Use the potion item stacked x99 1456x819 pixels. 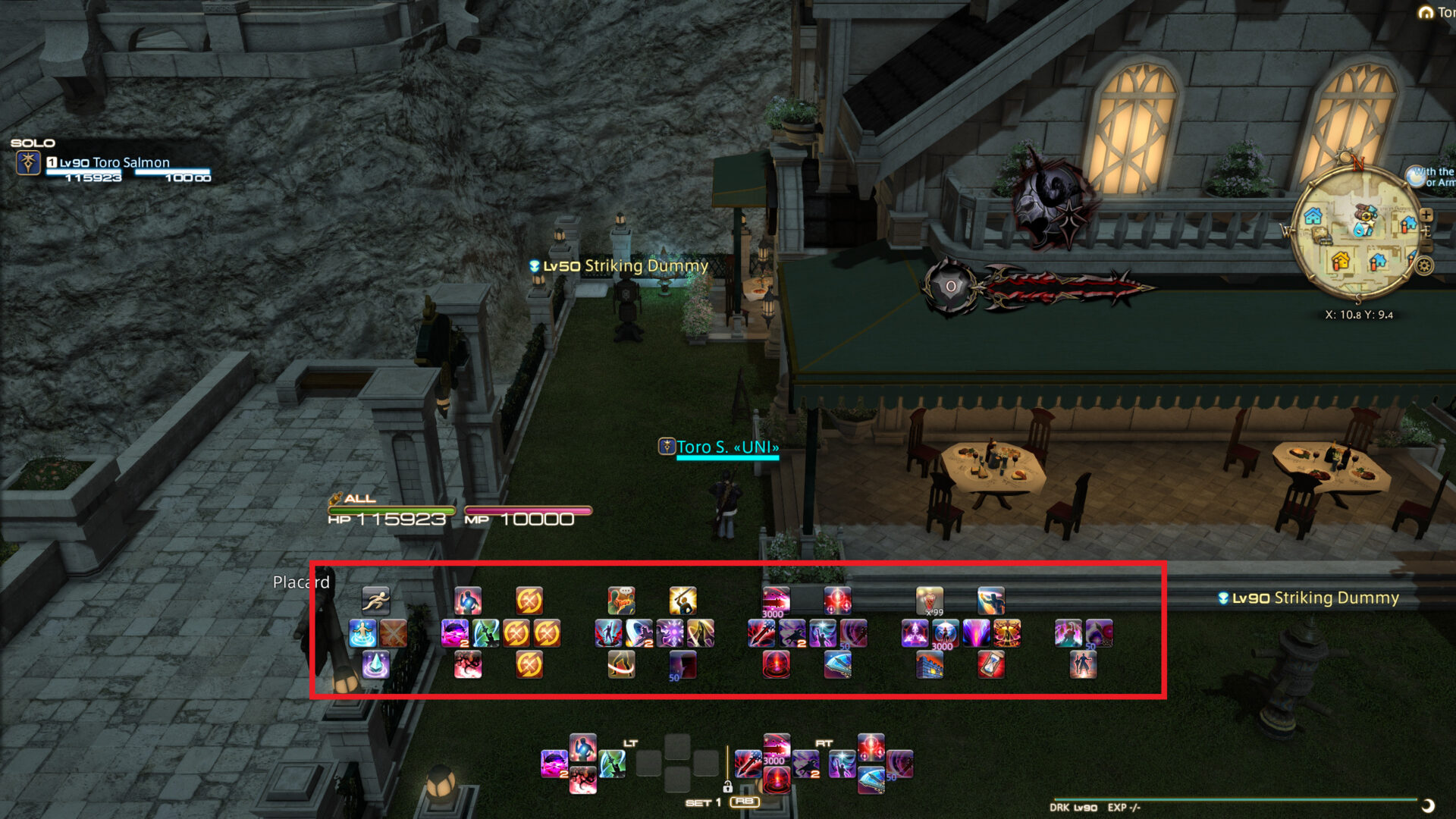[931, 601]
